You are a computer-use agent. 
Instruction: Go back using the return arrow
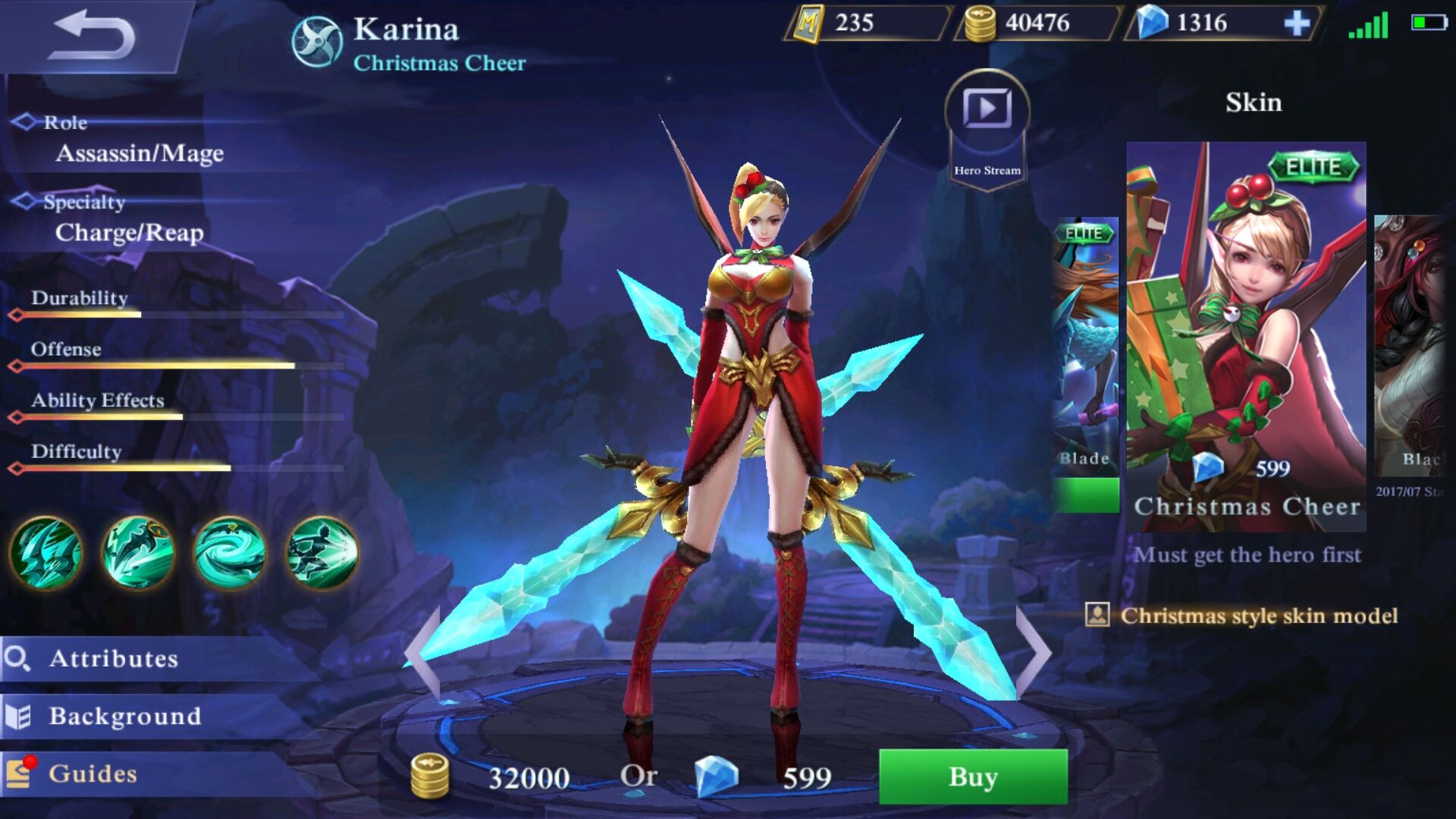[x=93, y=35]
